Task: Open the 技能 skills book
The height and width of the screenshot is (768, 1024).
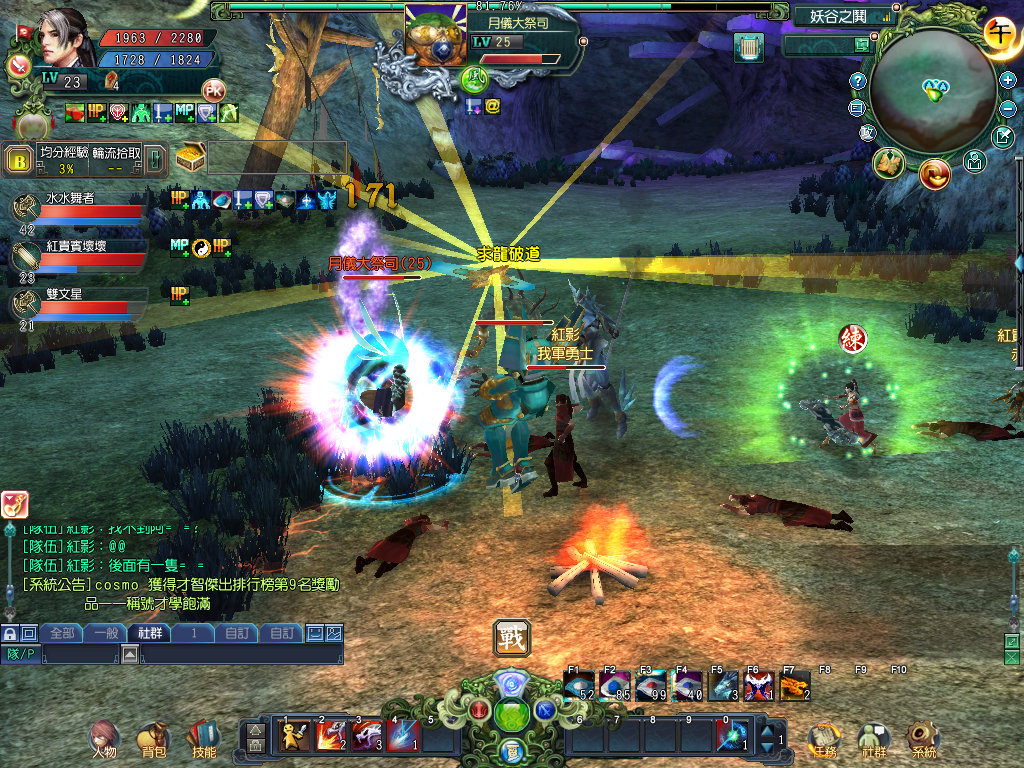Action: [203, 739]
